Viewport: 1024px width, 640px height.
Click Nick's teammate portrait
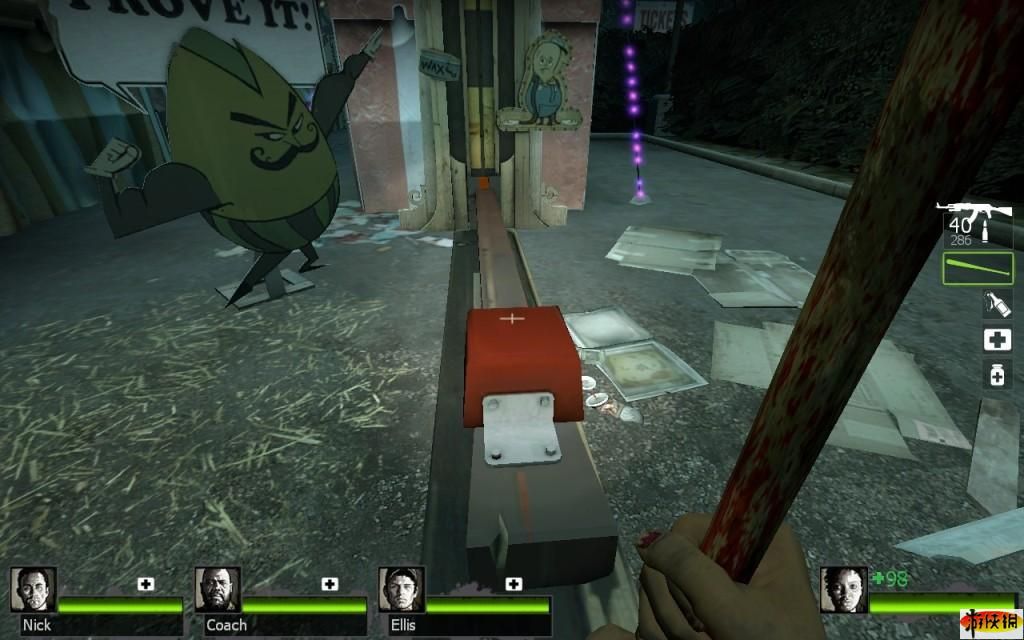click(33, 588)
